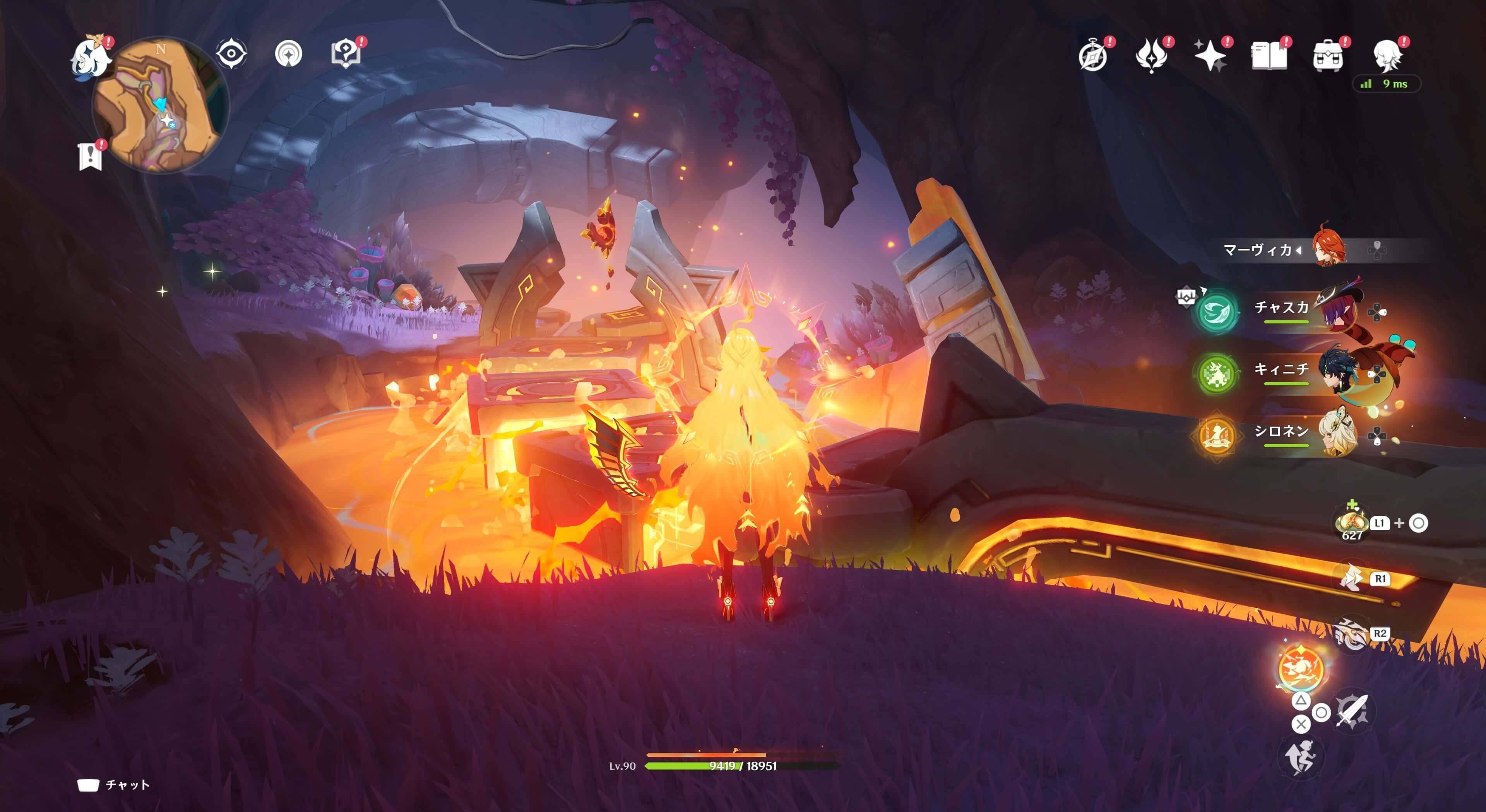Viewport: 1486px width, 812px height.
Task: Open the battle pass book icon
Action: coord(1269,56)
